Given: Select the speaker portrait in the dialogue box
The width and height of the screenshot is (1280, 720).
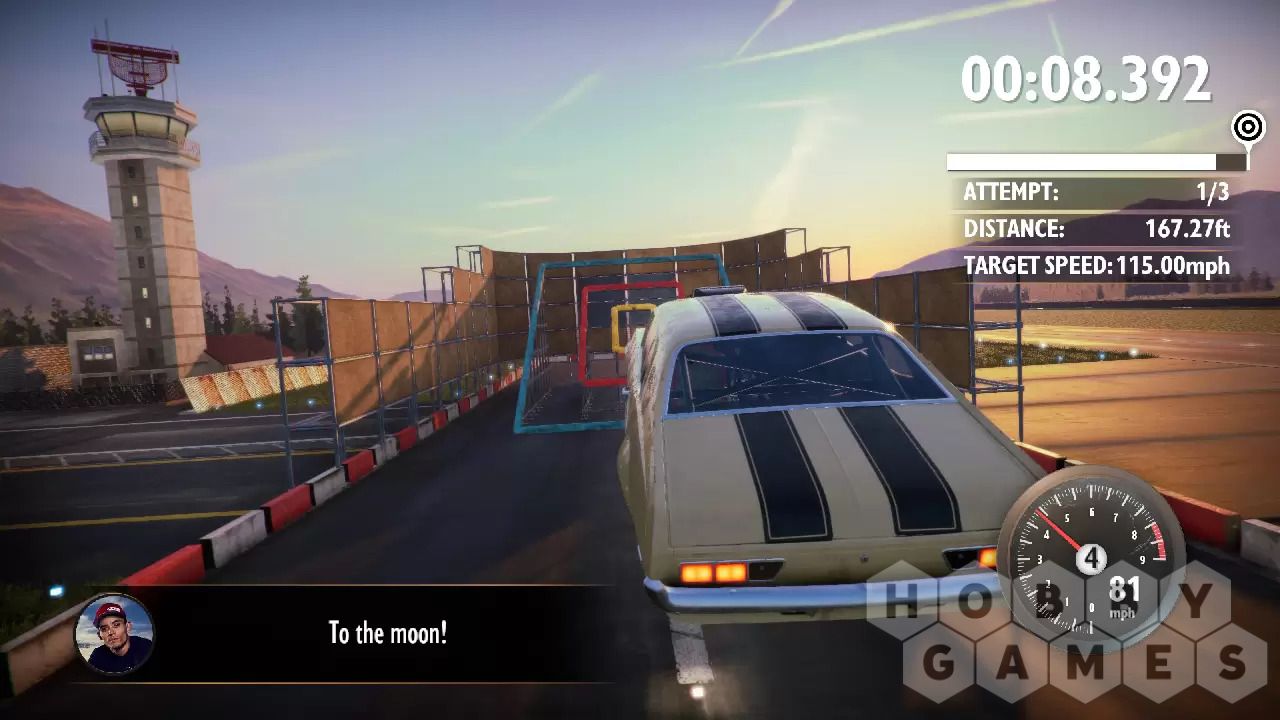Looking at the screenshot, I should pos(114,634).
